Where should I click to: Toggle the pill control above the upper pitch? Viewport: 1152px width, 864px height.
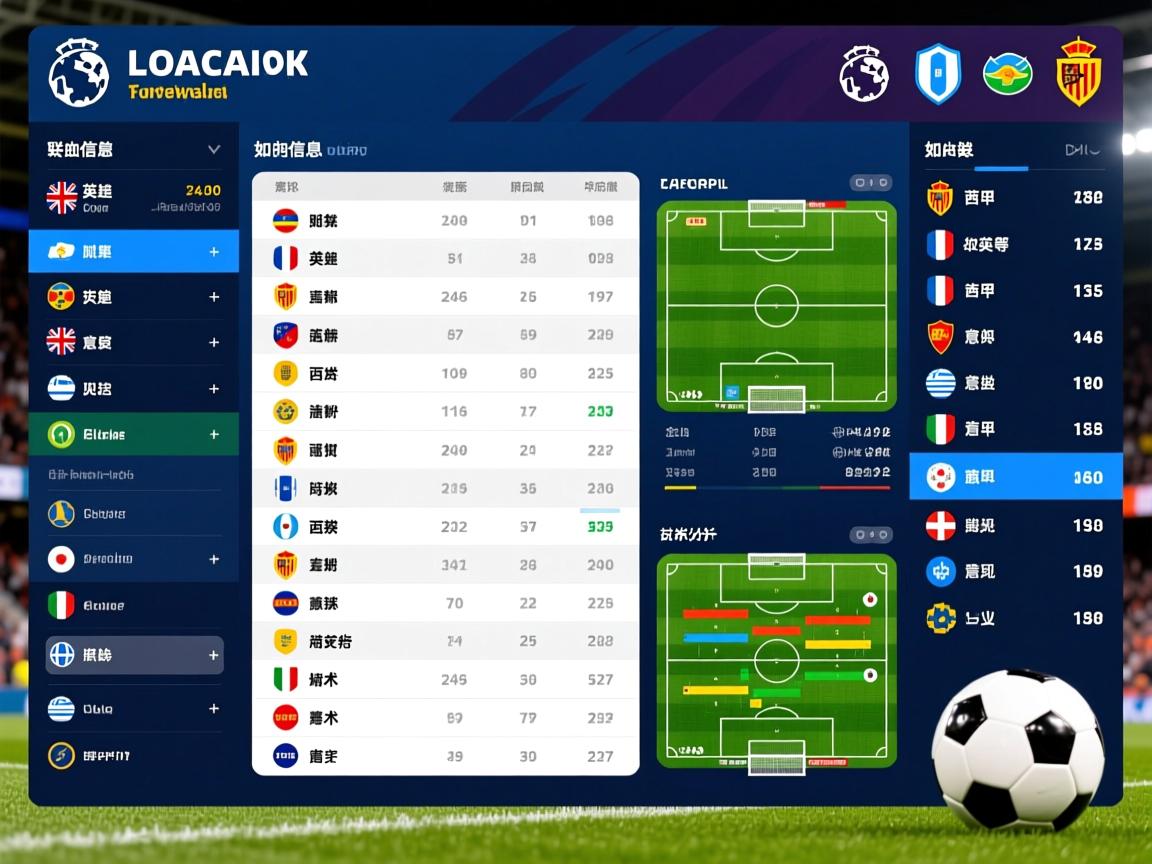pyautogui.click(x=870, y=183)
